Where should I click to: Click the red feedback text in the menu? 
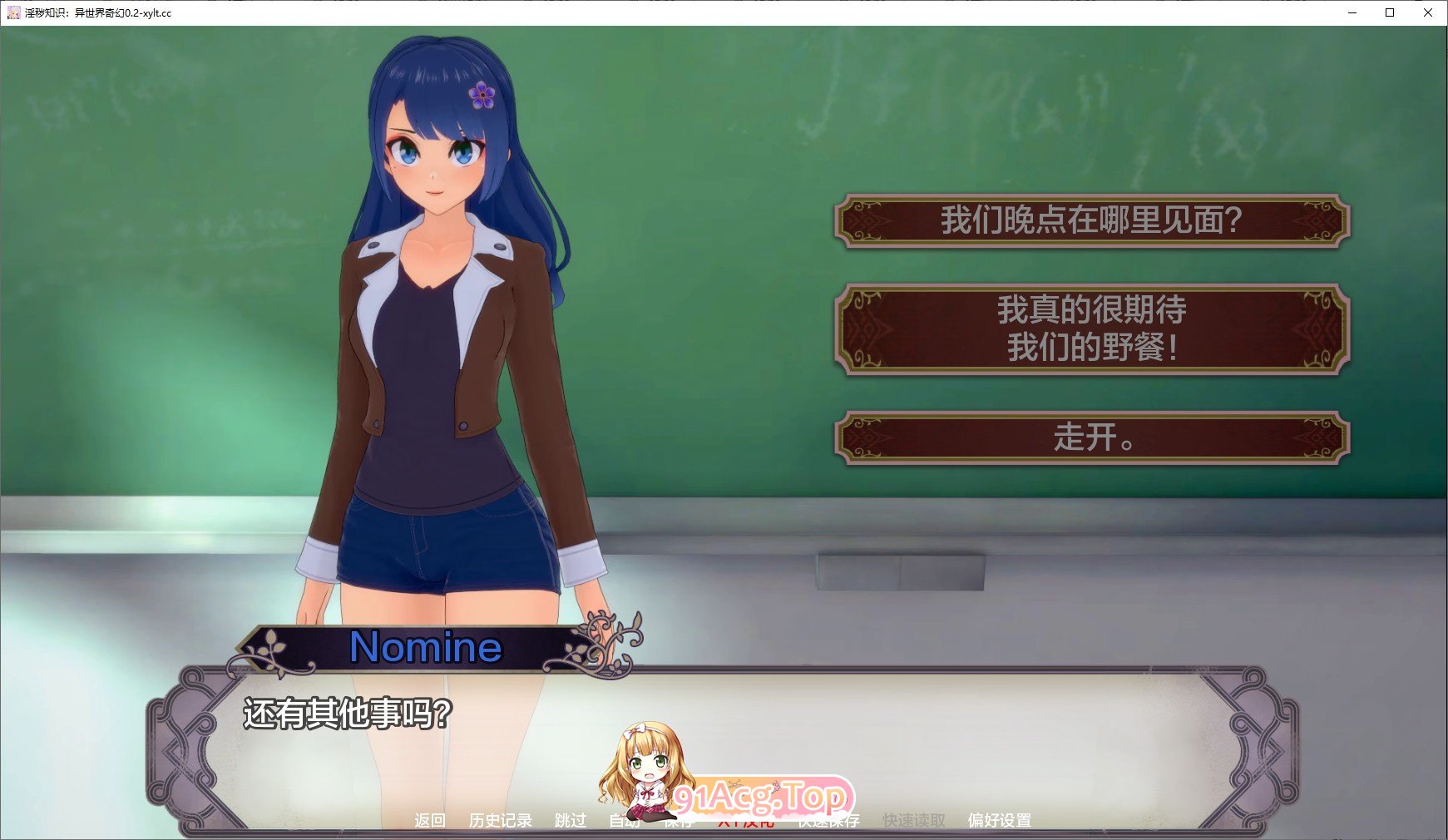click(745, 820)
